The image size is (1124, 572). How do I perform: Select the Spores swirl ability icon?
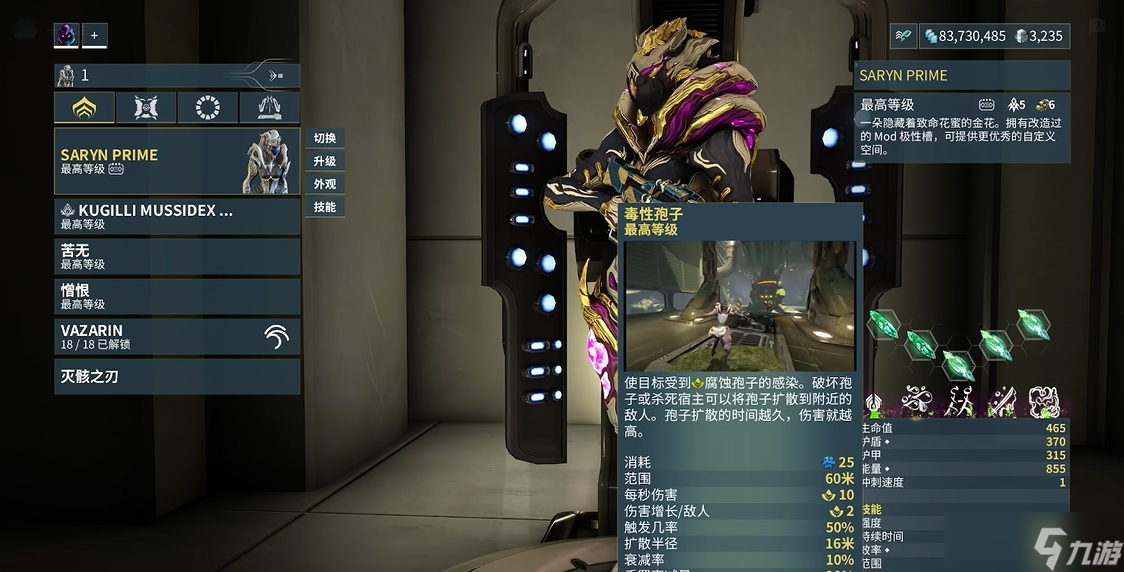pos(916,402)
